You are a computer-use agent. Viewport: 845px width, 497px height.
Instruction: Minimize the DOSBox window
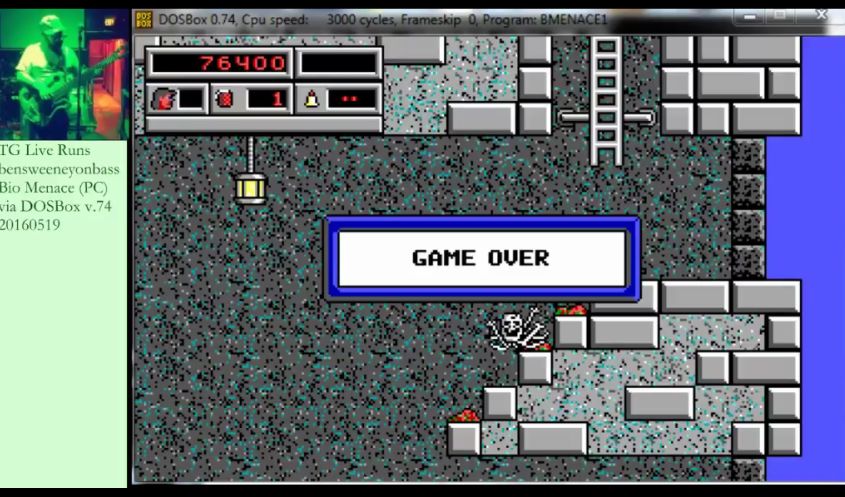(x=749, y=15)
